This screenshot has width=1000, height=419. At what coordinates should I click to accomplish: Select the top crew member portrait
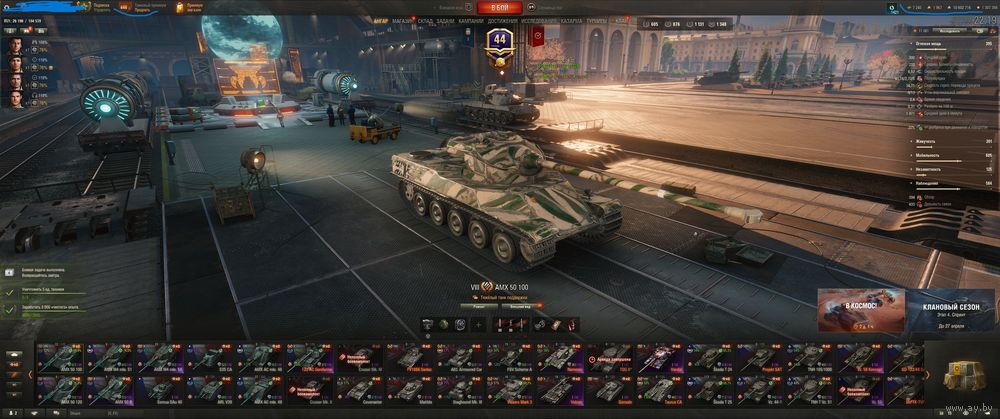tap(16, 45)
